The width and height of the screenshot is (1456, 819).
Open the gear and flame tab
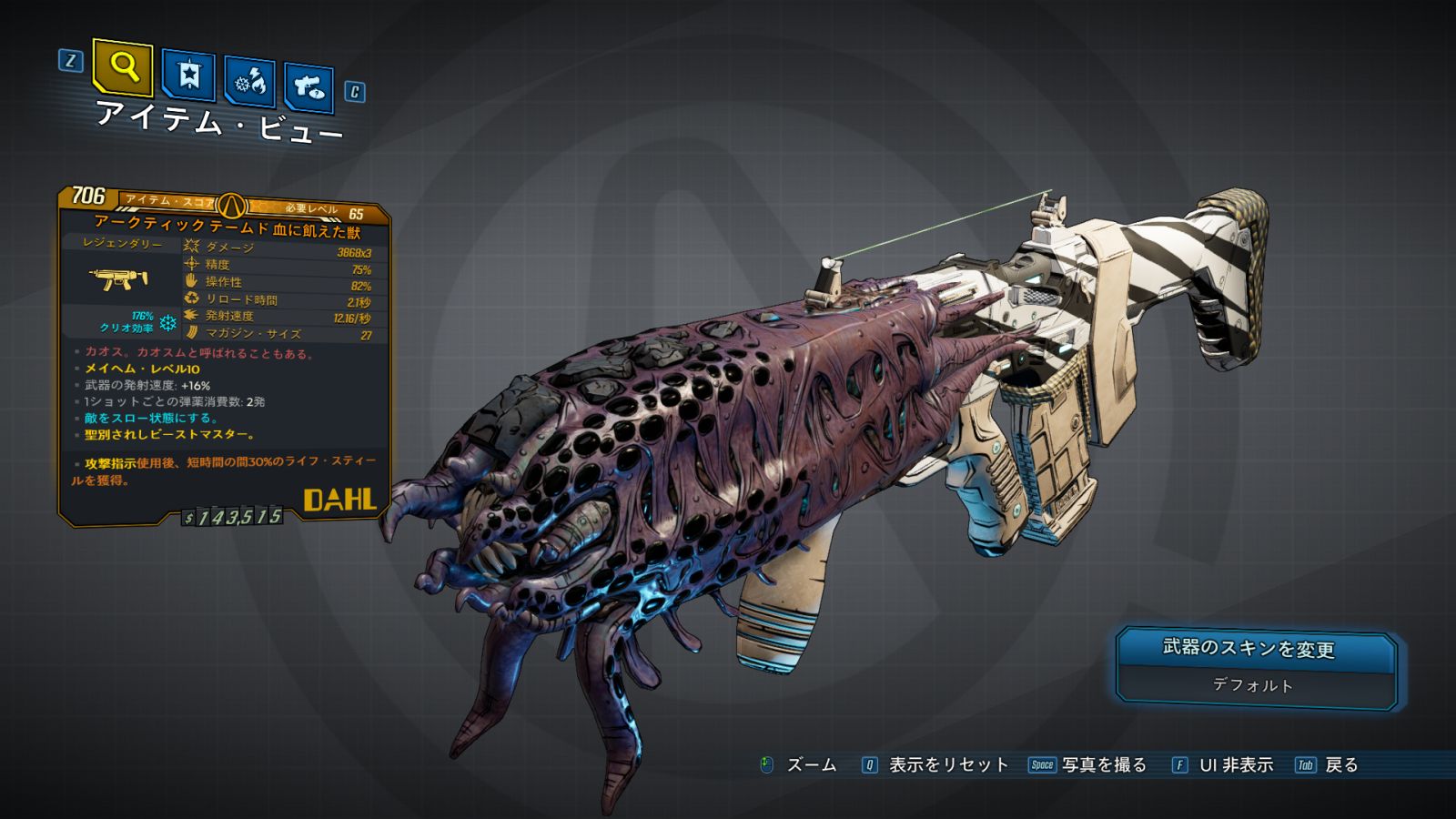[249, 82]
